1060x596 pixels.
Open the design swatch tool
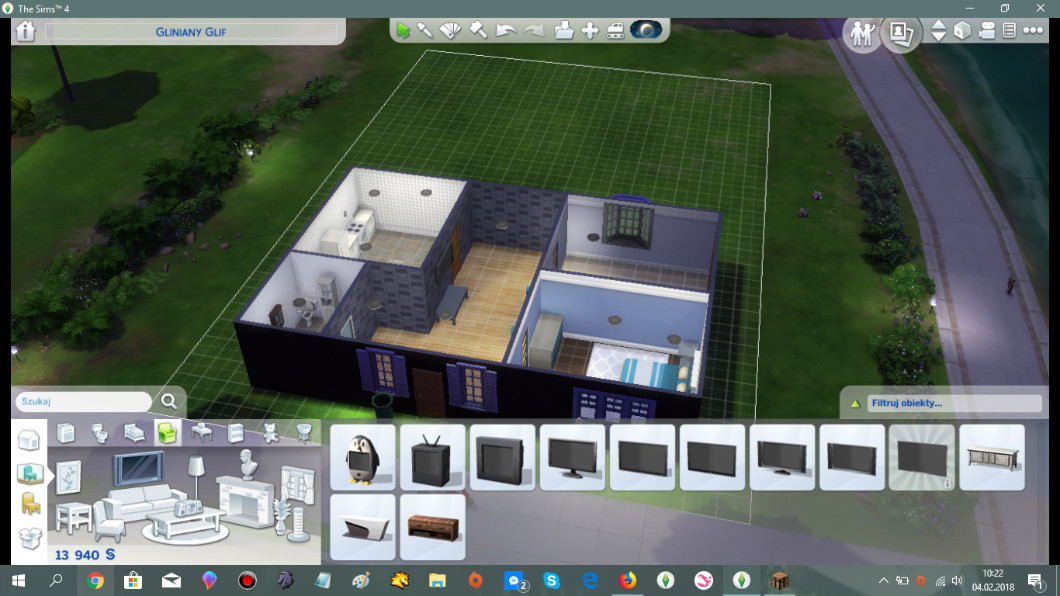point(451,30)
